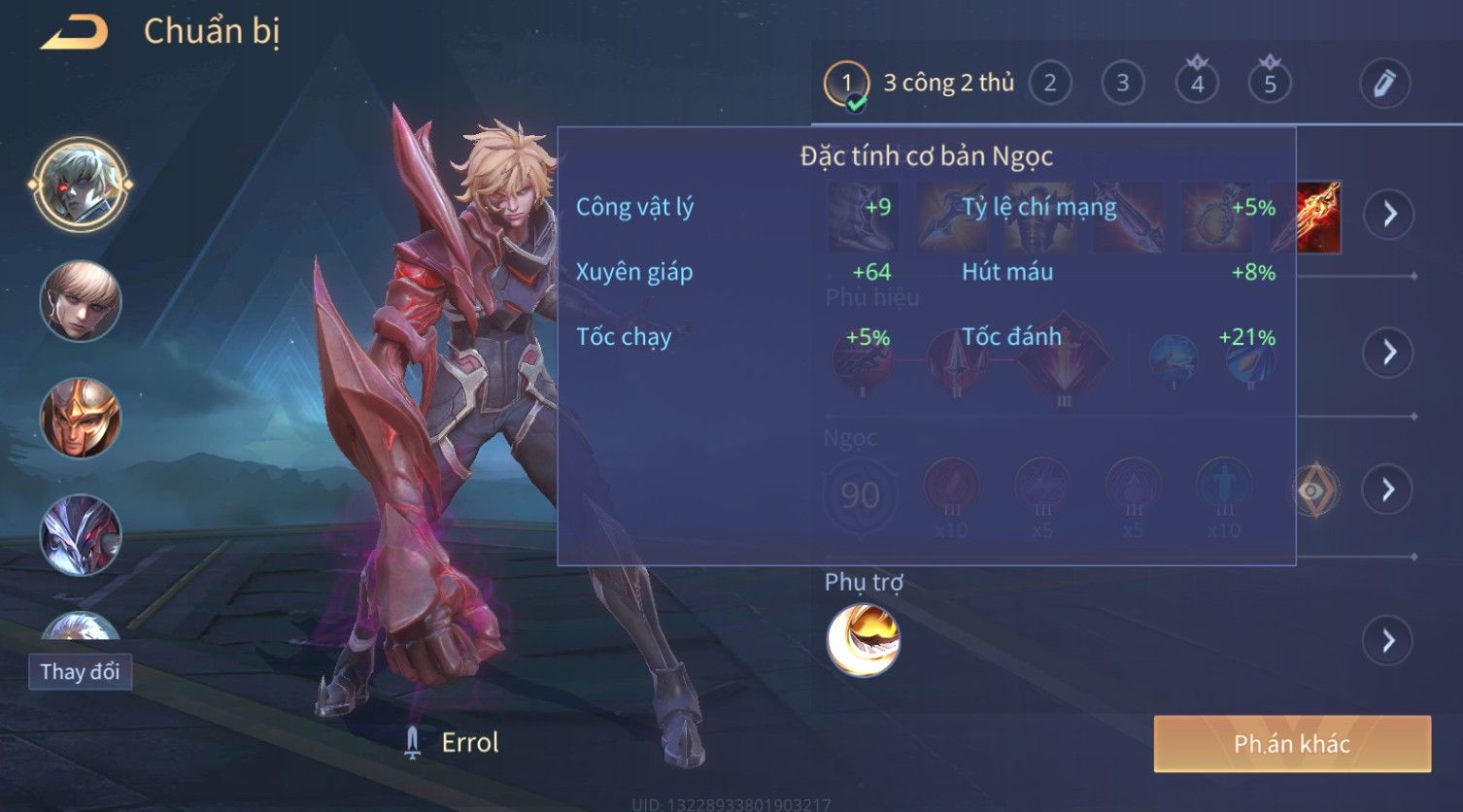Select the currently highlighted Errol portrait
Viewport: 1463px width, 812px height.
coord(80,185)
